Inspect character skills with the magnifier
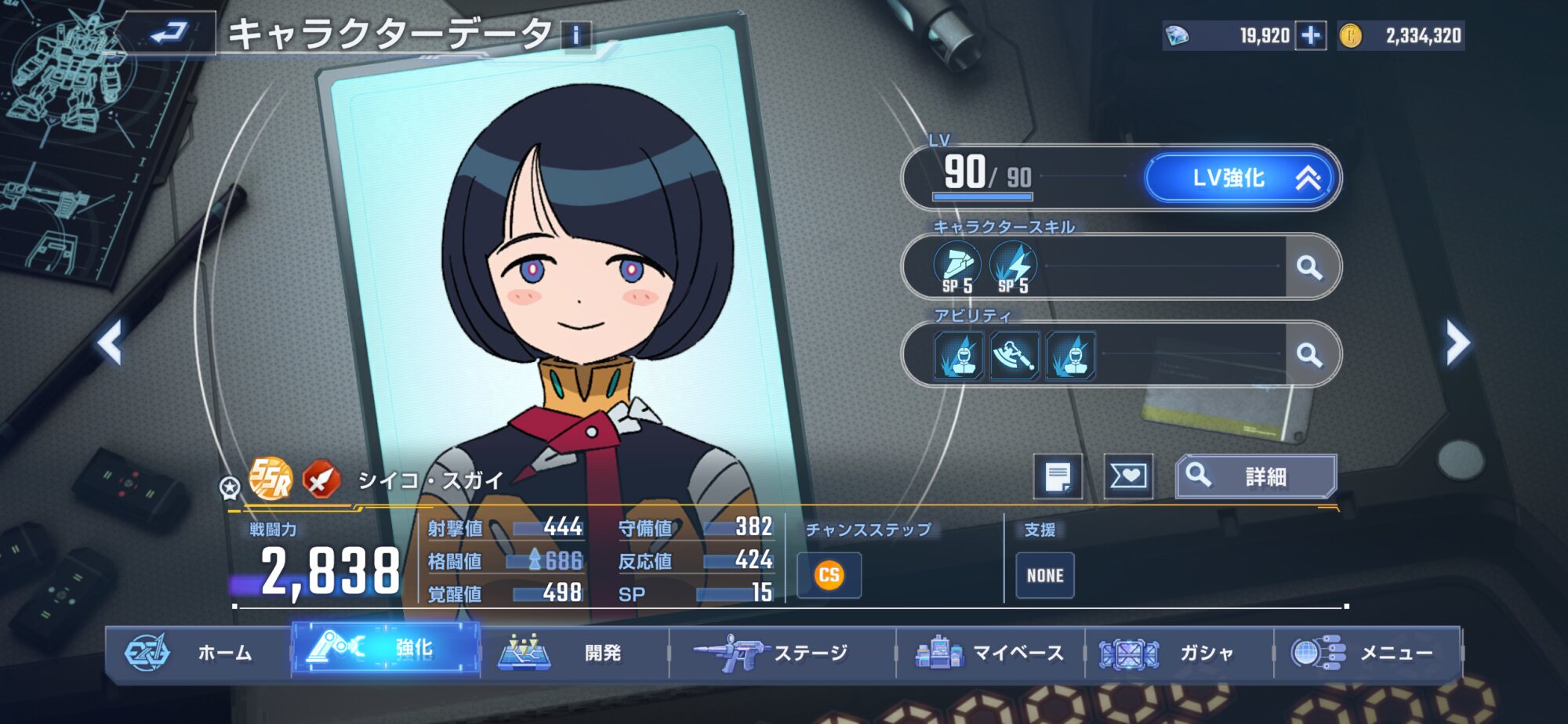This screenshot has width=1568, height=724. (x=1309, y=267)
